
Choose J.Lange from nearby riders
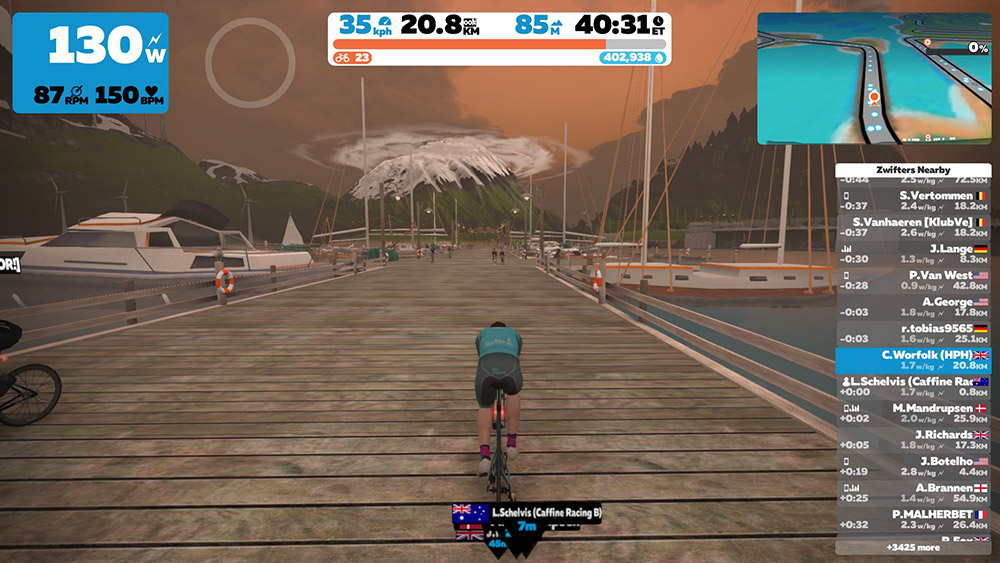pyautogui.click(x=913, y=253)
